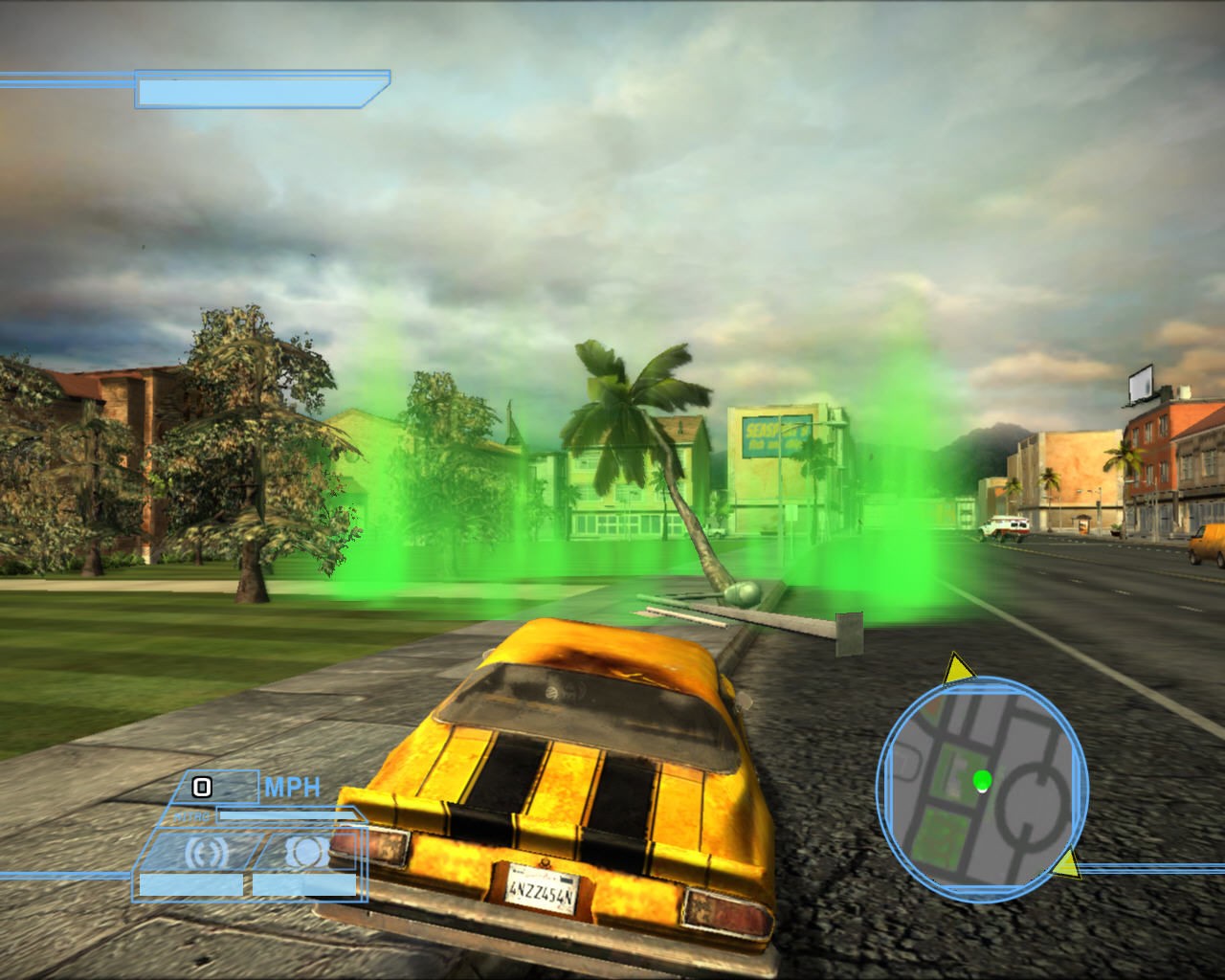Click the green player marker on minimap
This screenshot has height=980, width=1225.
[x=982, y=781]
